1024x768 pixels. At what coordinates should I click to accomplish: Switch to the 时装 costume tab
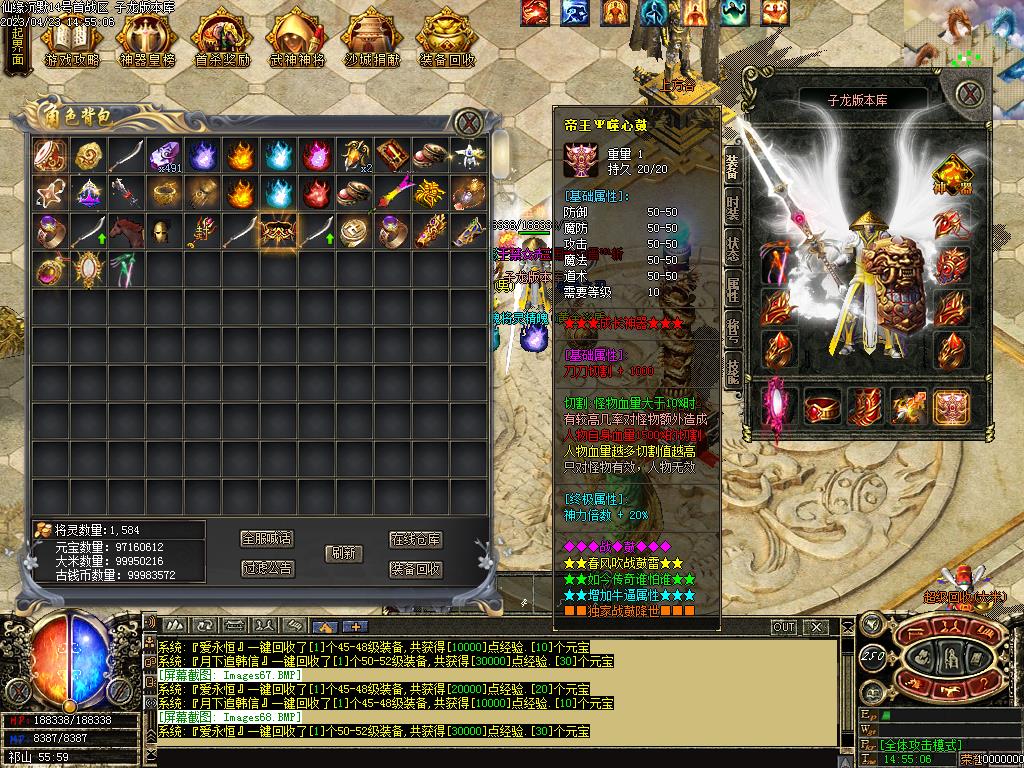[x=733, y=208]
